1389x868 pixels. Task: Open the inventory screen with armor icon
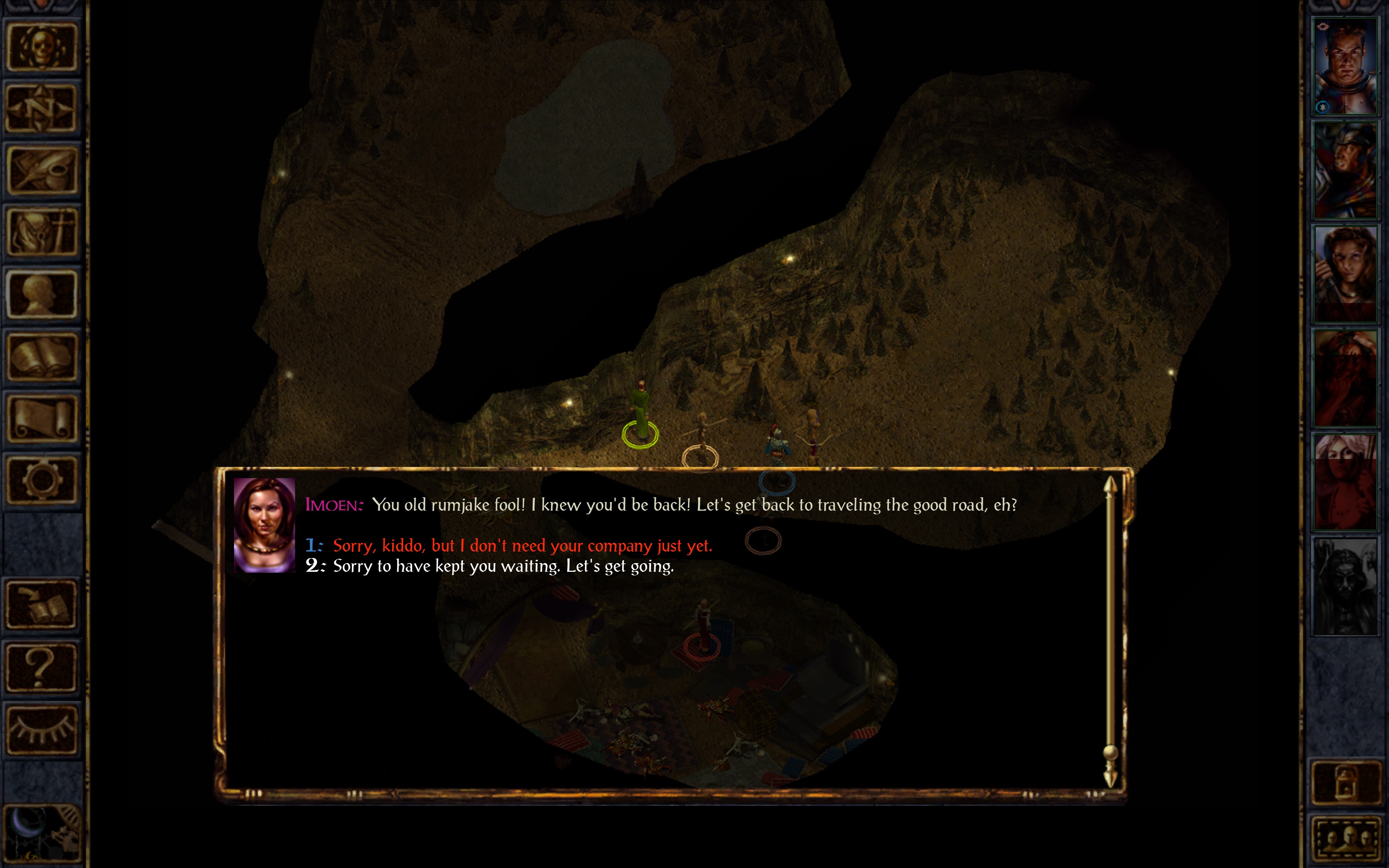(x=41, y=232)
